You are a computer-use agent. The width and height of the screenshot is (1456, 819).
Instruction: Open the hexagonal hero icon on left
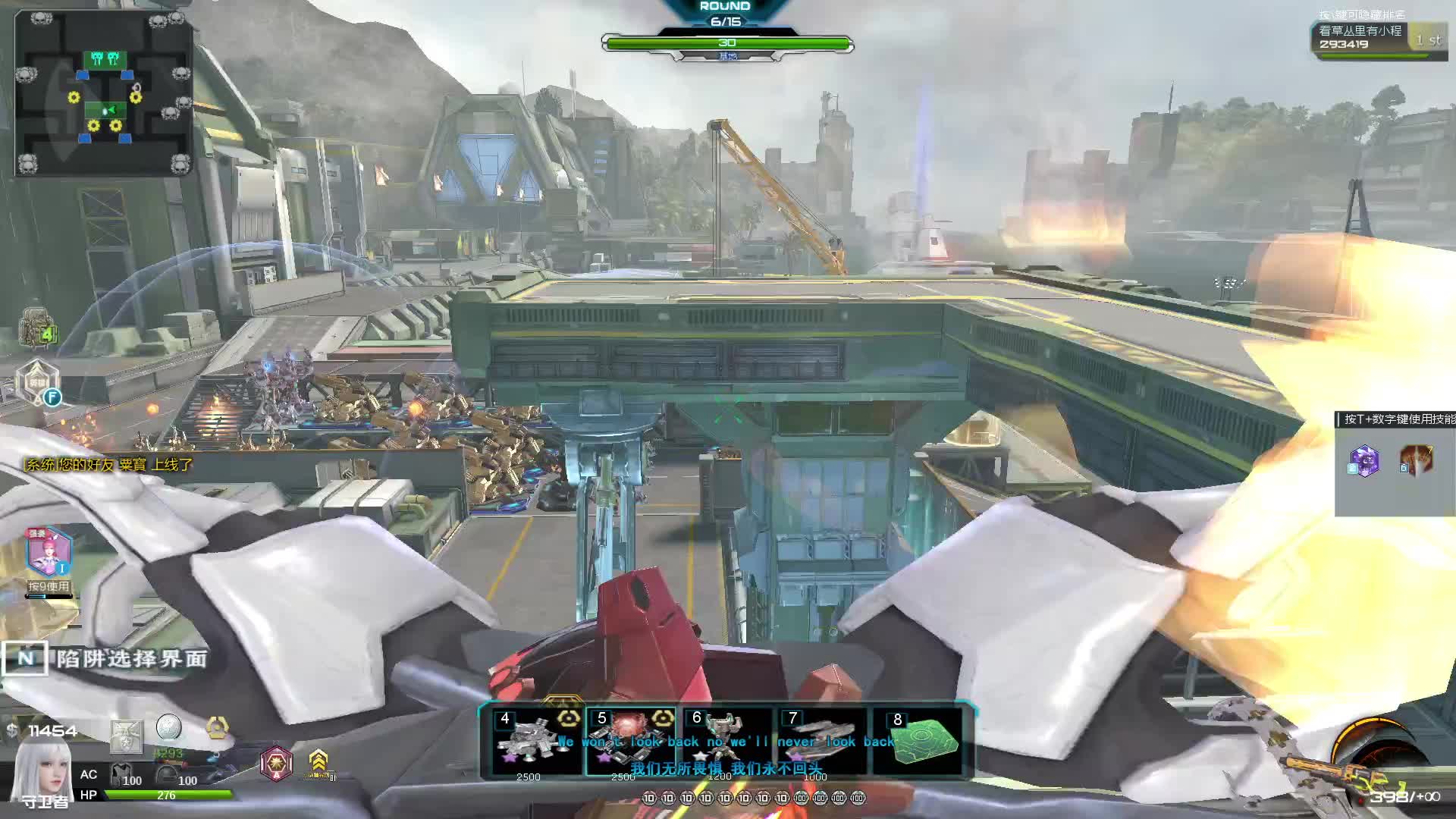[x=37, y=381]
